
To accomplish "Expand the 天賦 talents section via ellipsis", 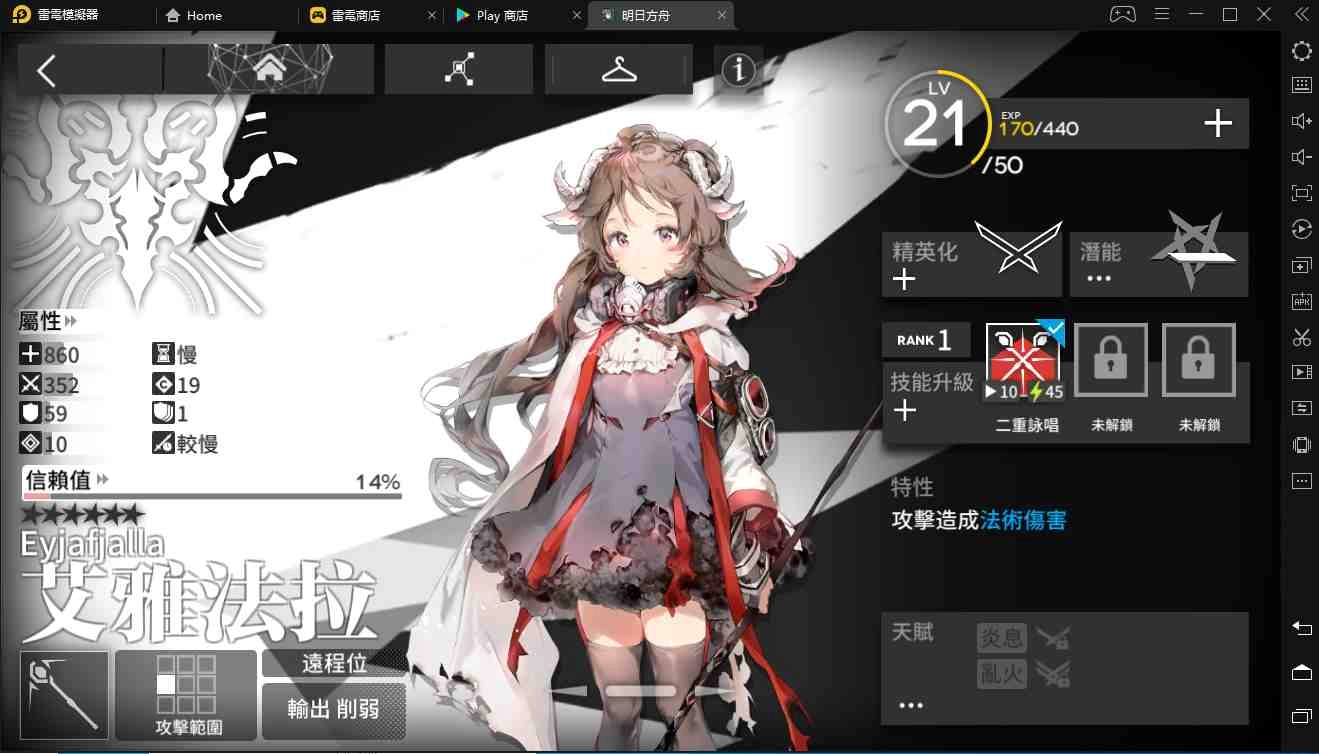I will coord(909,704).
